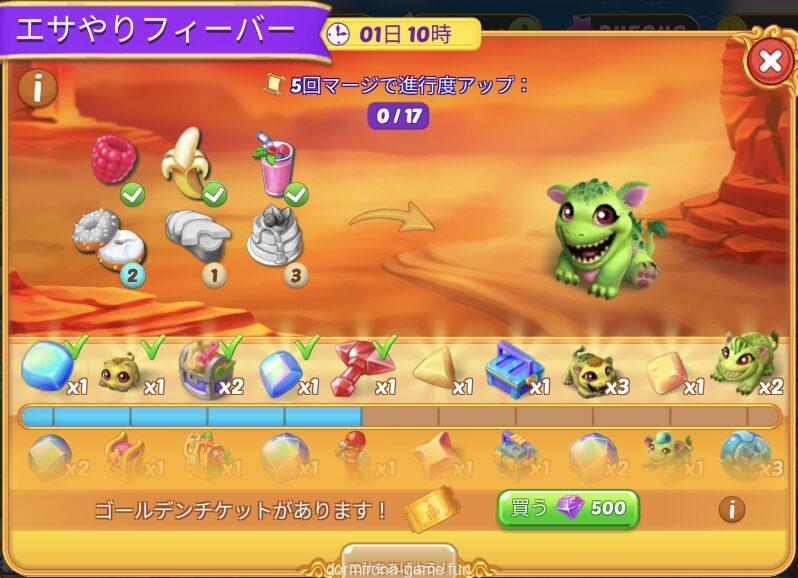Open the event info button at top left
This screenshot has width=798, height=578.
(37, 88)
